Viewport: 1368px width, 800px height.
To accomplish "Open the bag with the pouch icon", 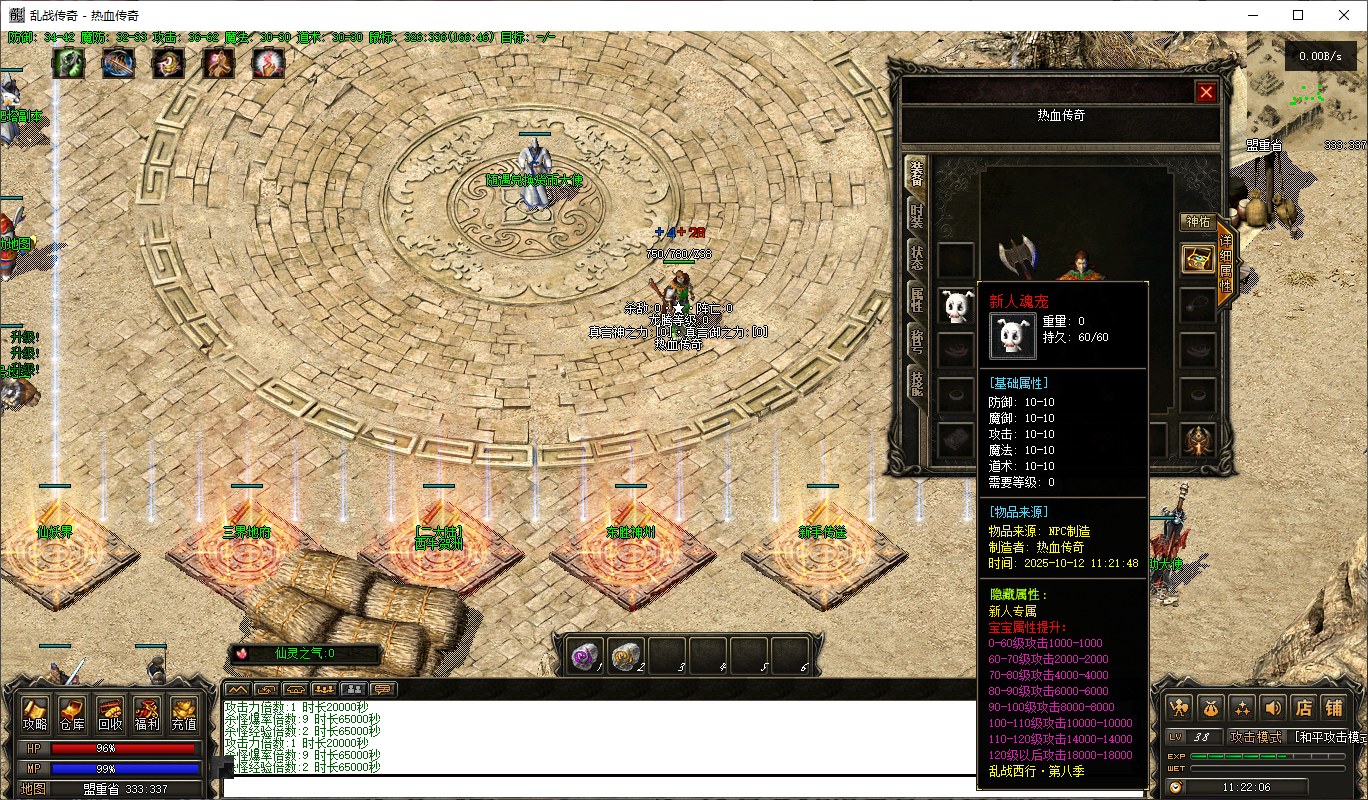I will pos(1211,707).
